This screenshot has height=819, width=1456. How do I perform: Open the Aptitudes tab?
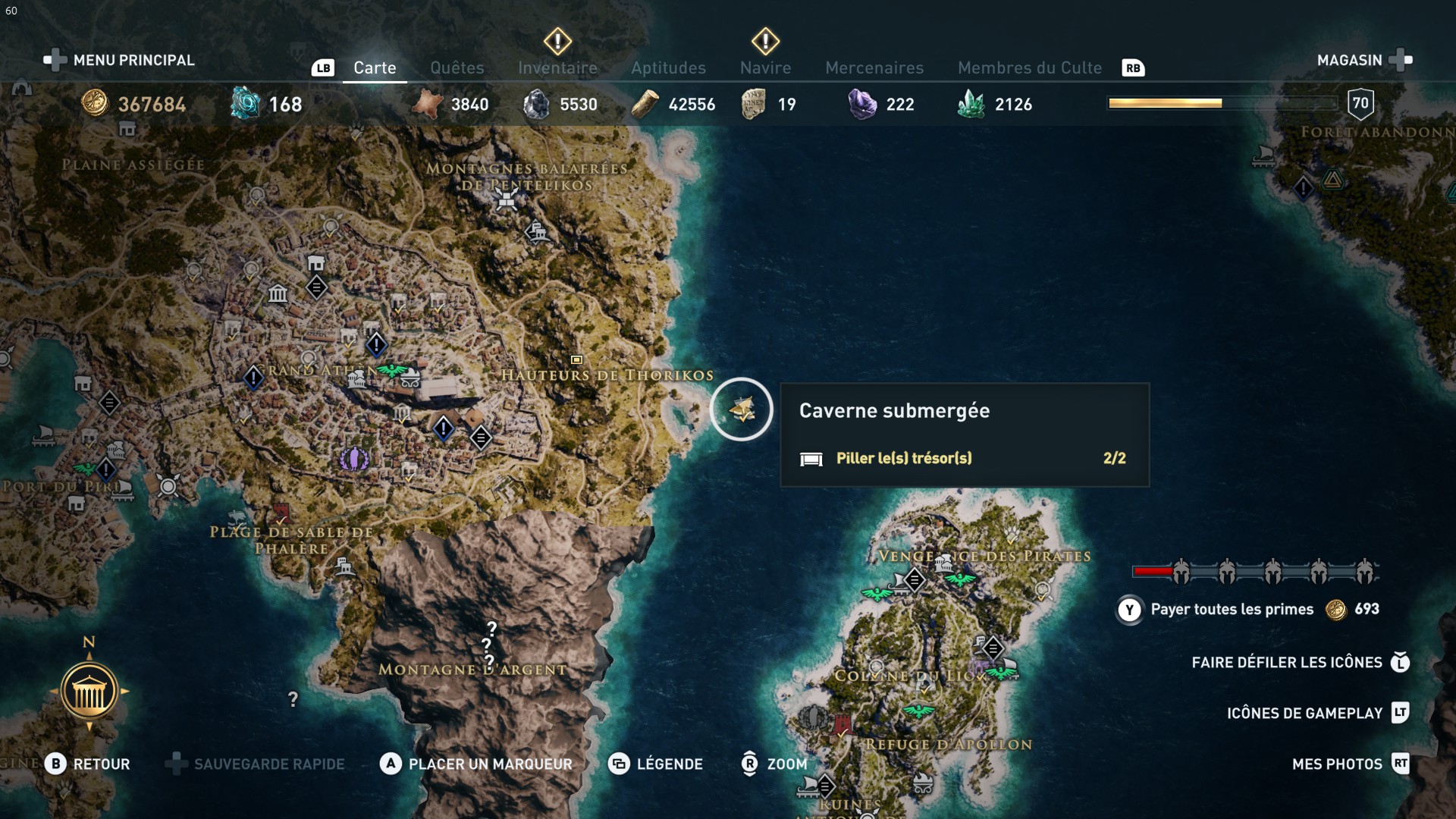point(668,67)
